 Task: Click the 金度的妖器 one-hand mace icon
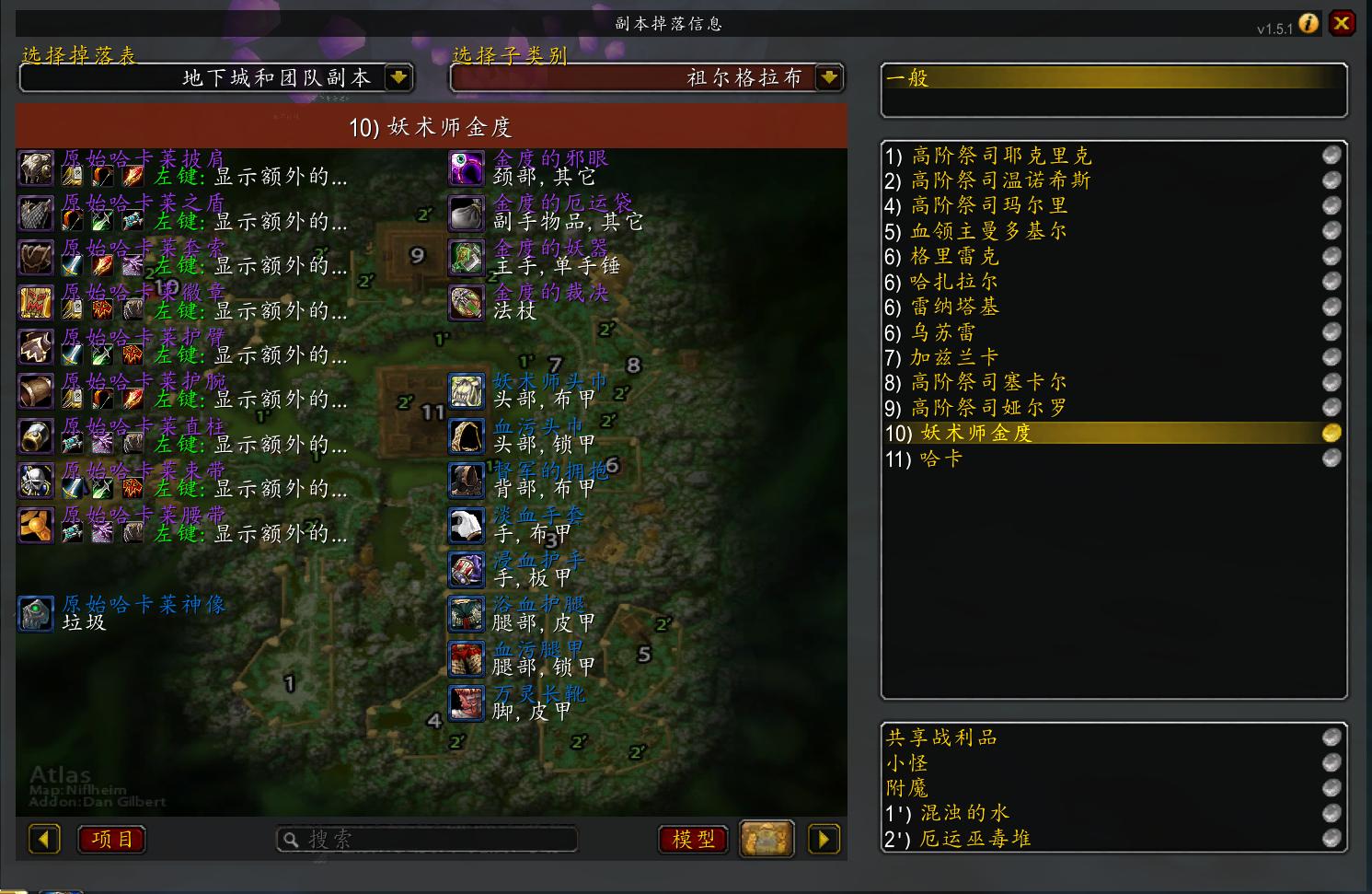[x=467, y=258]
